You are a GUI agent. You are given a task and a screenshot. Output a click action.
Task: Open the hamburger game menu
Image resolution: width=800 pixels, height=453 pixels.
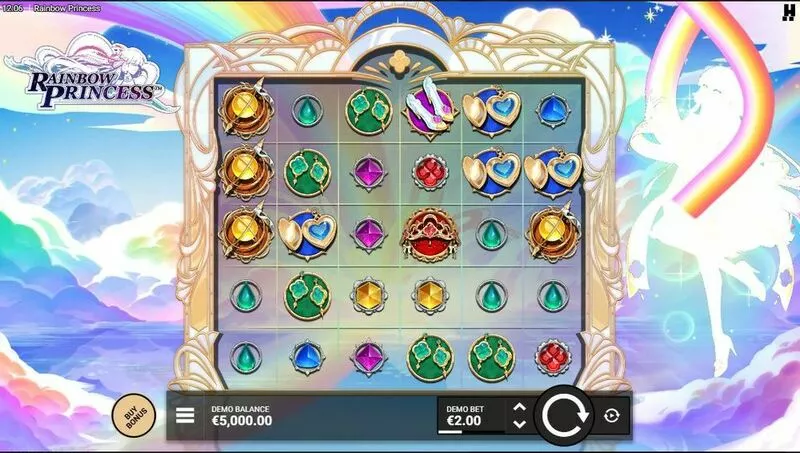point(185,415)
